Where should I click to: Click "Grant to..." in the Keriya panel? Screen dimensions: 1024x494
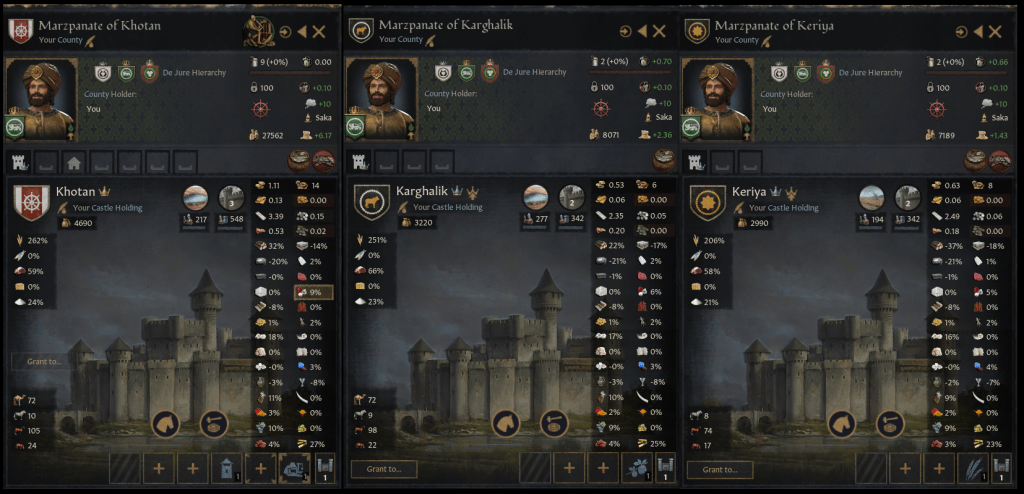pyautogui.click(x=725, y=469)
